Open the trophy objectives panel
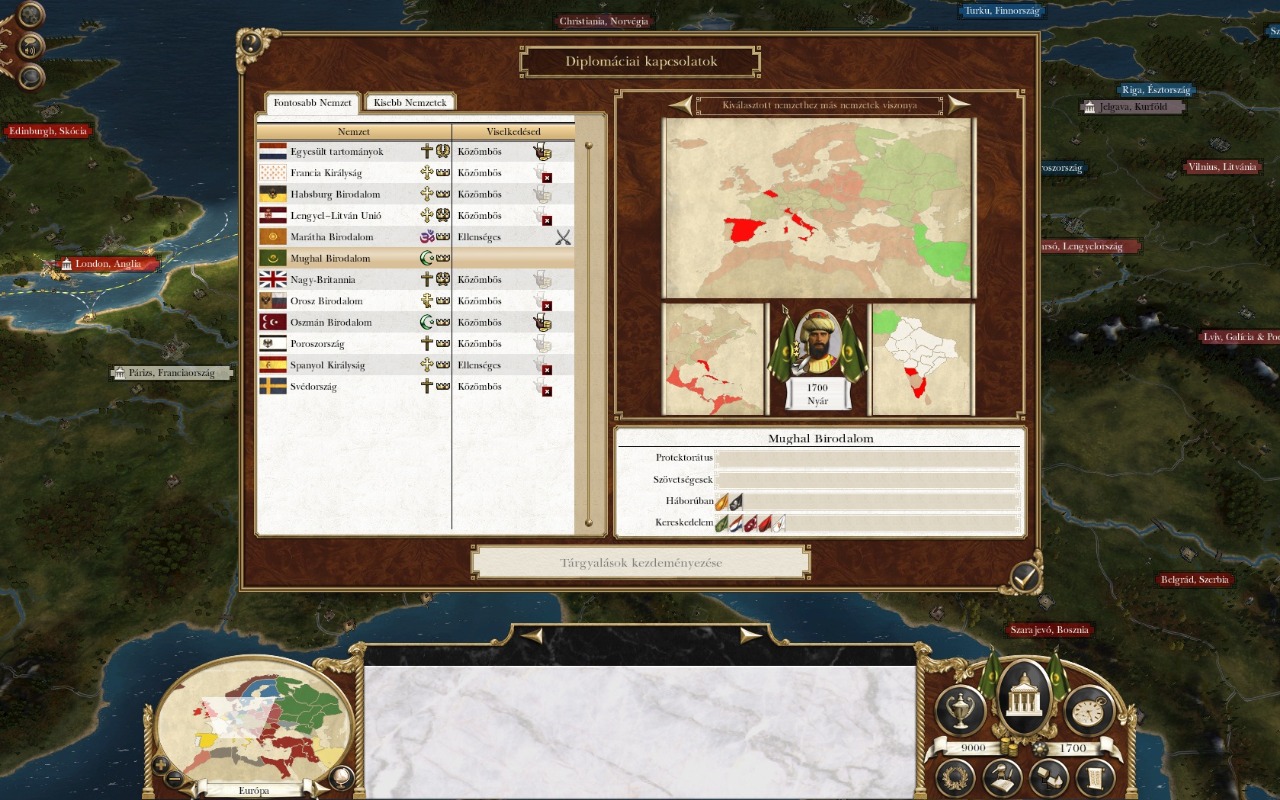 pos(960,710)
